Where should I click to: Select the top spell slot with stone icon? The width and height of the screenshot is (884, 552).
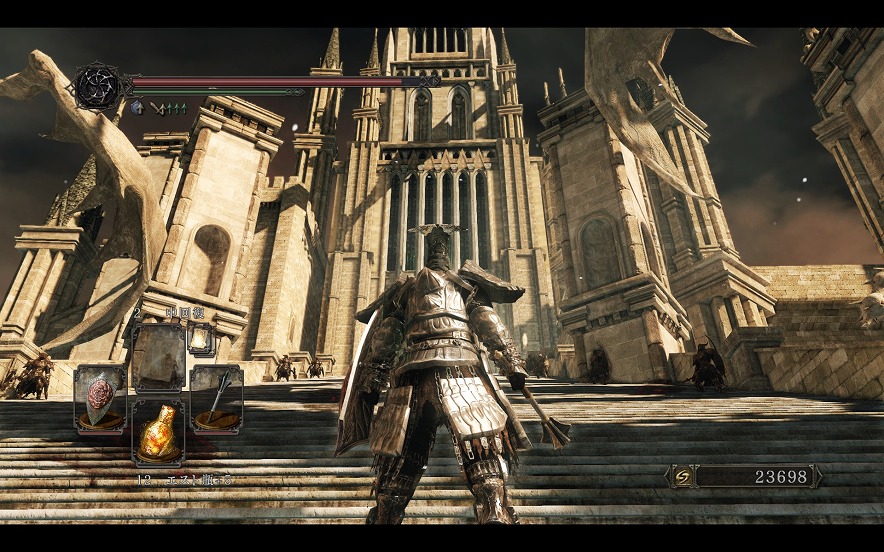pos(158,353)
